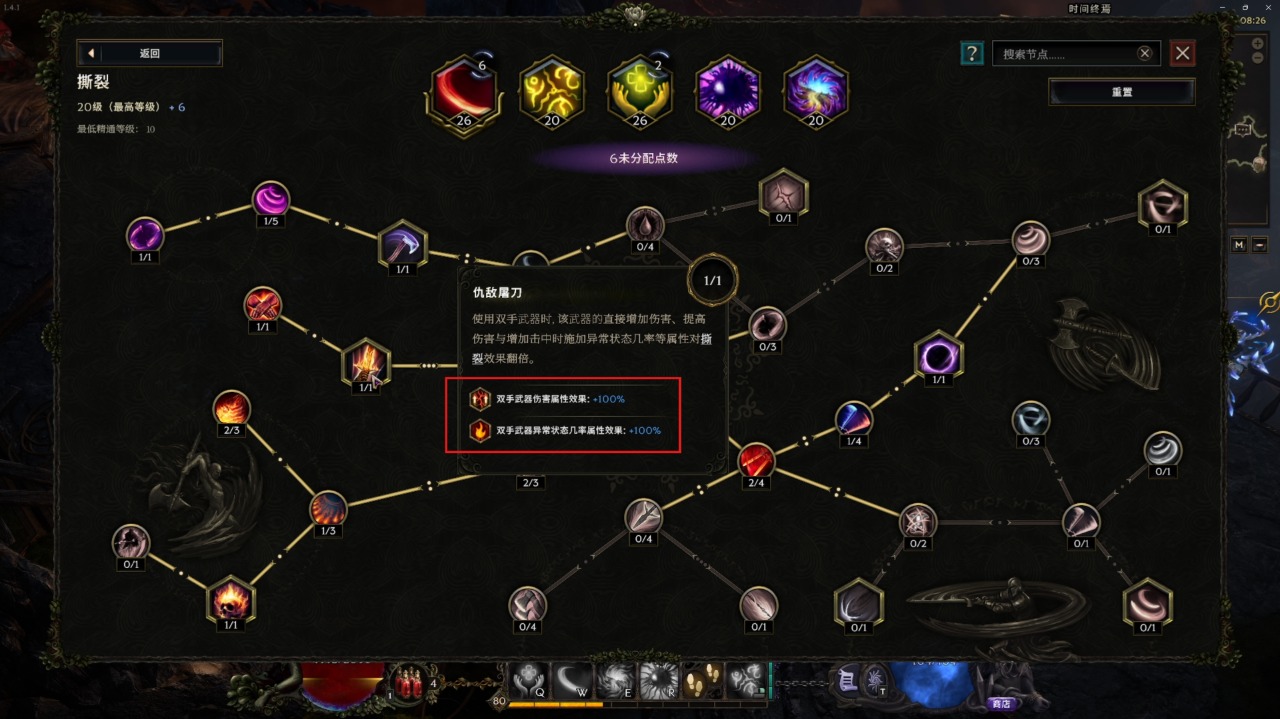Image resolution: width=1280 pixels, height=719 pixels.
Task: Select the purple ring hexagon node
Action: pyautogui.click(x=938, y=356)
